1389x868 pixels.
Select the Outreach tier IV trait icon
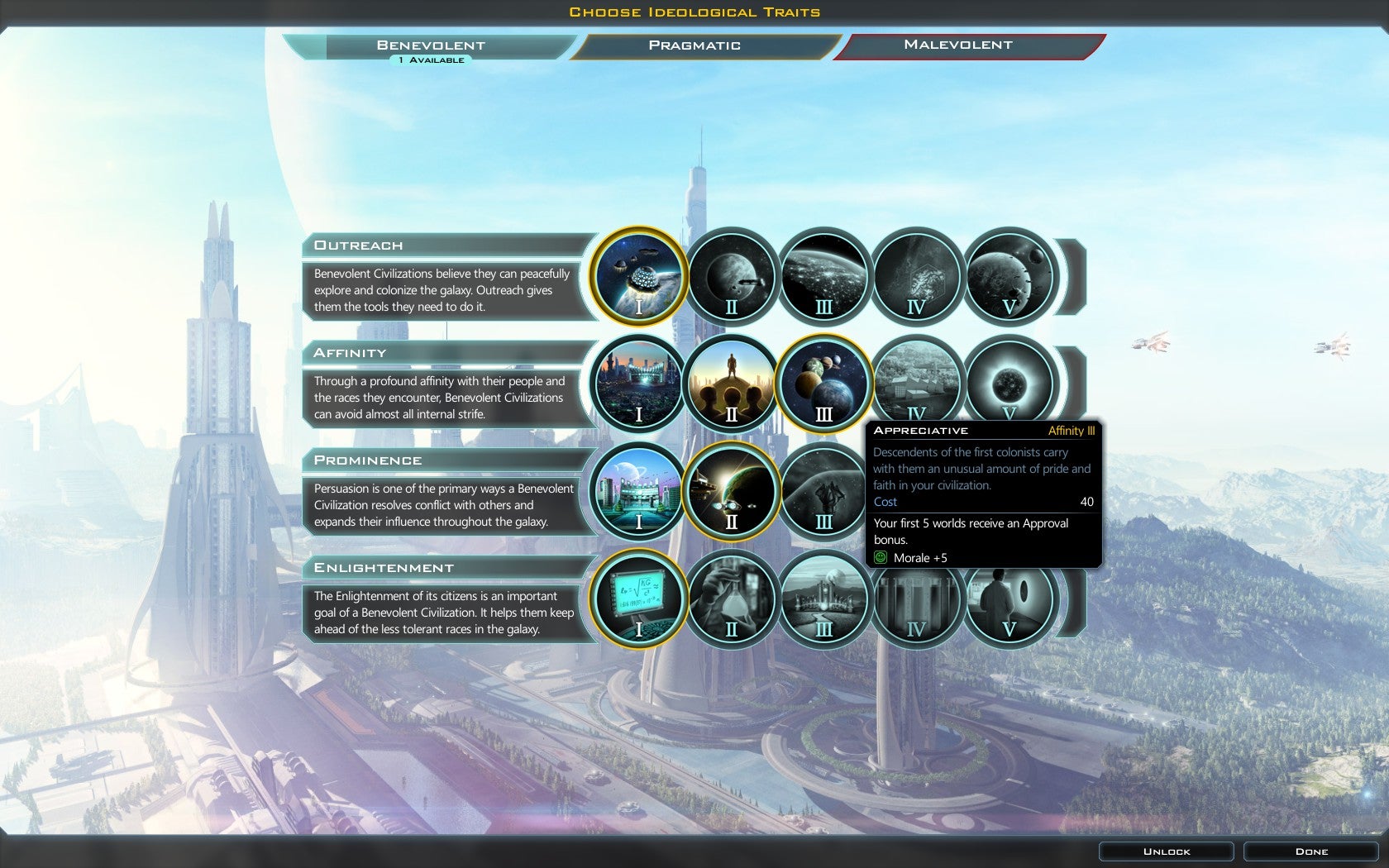916,277
